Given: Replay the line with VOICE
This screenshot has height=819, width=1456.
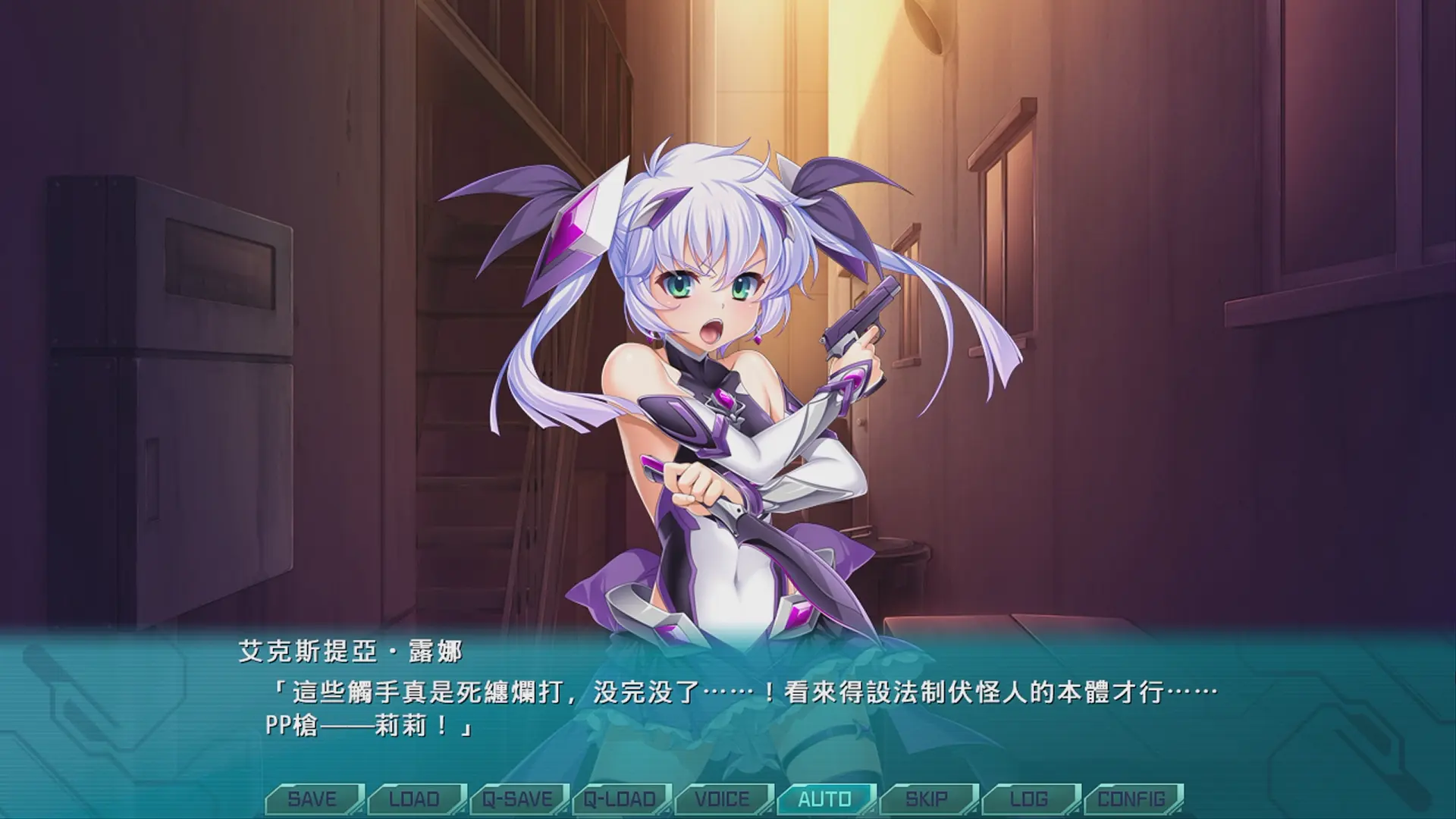Looking at the screenshot, I should (x=723, y=799).
